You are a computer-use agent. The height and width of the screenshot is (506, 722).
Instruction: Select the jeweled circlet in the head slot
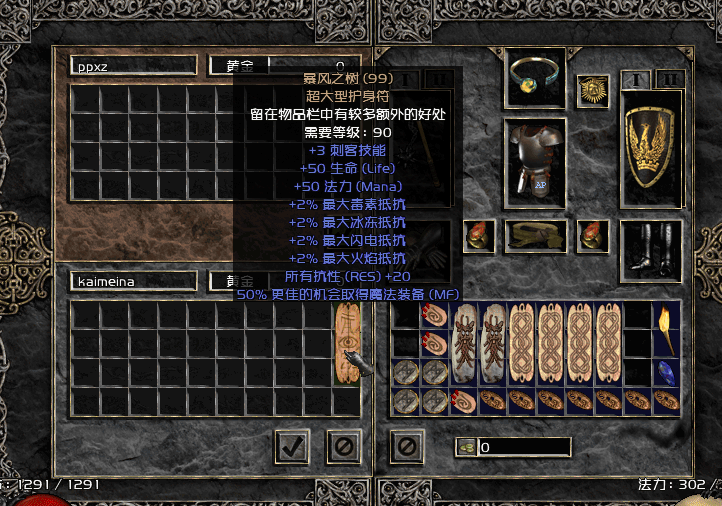coord(535,76)
